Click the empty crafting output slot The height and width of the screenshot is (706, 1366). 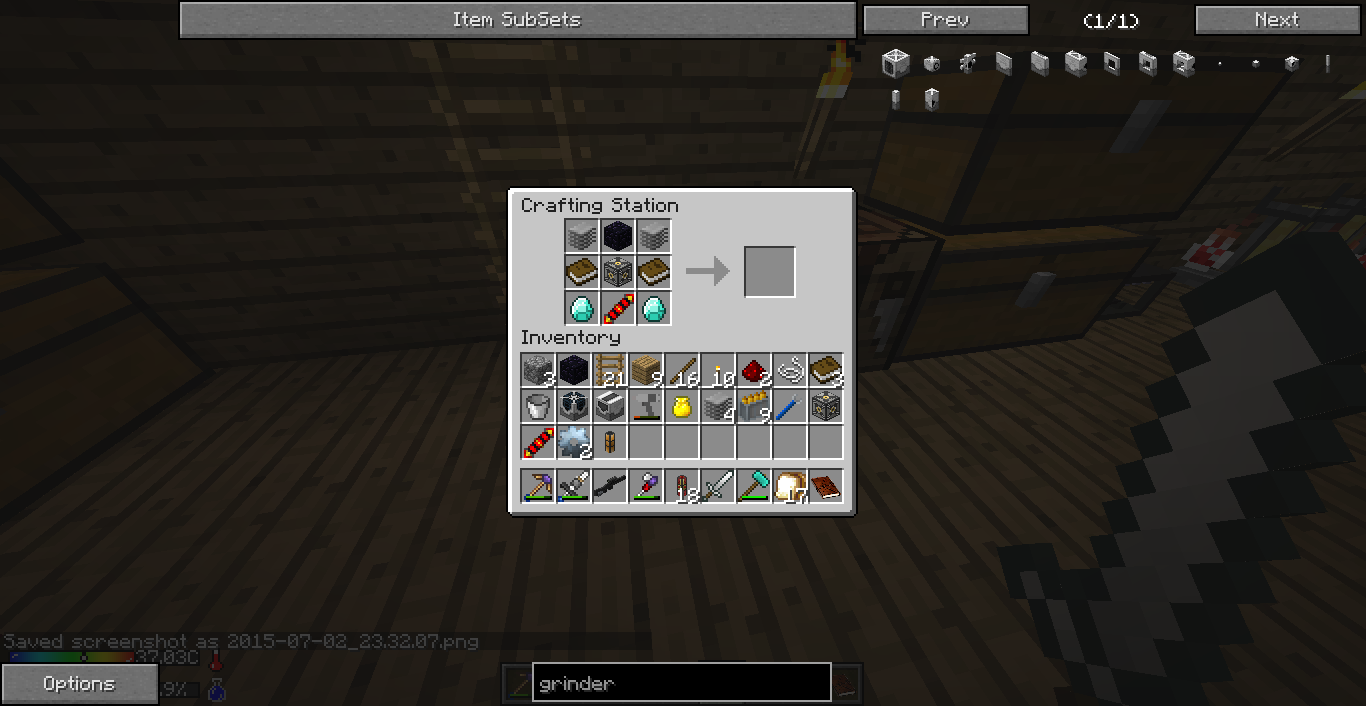pos(769,271)
